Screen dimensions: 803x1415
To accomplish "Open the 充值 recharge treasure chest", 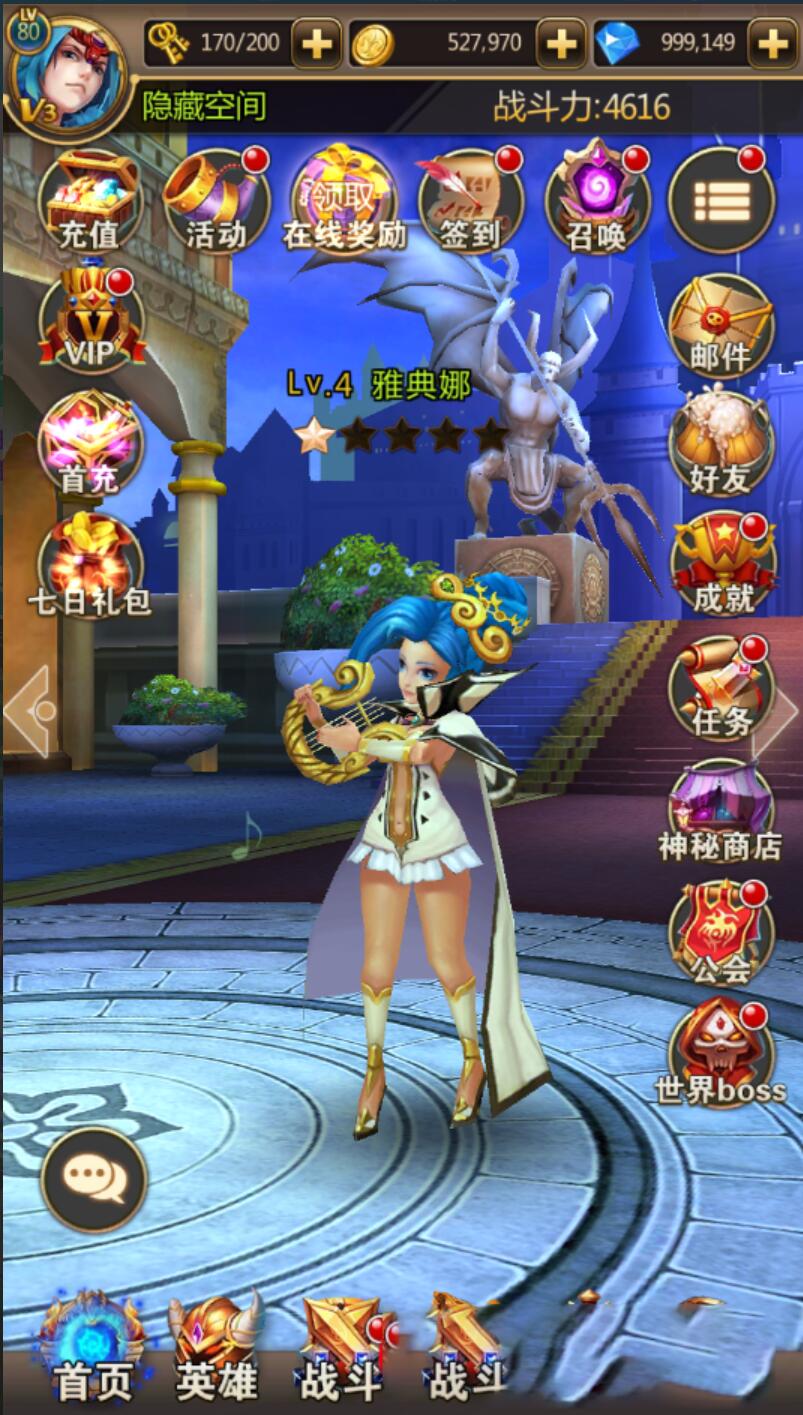I will click(x=90, y=200).
